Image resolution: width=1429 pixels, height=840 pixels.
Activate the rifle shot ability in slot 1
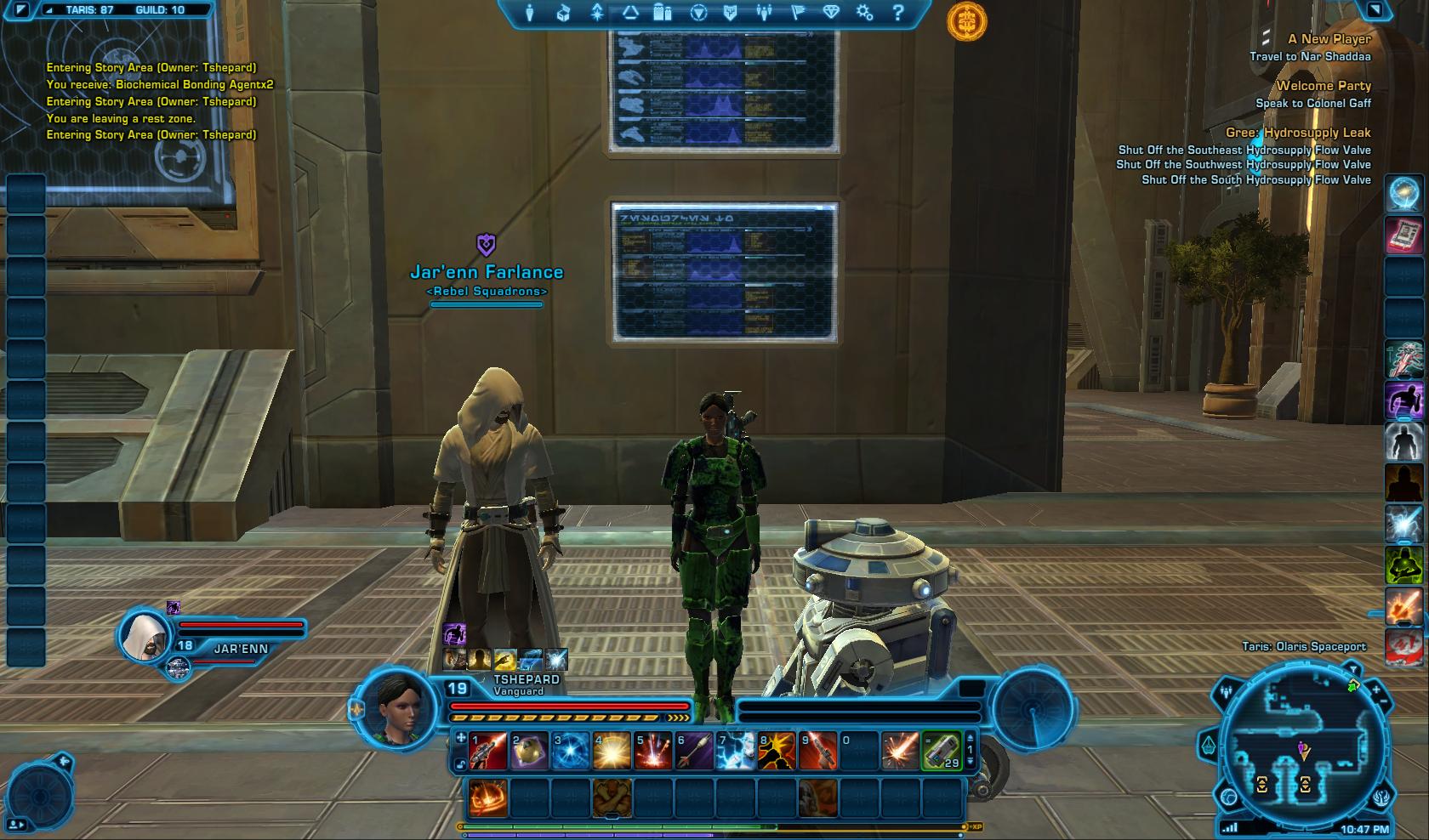[x=488, y=752]
